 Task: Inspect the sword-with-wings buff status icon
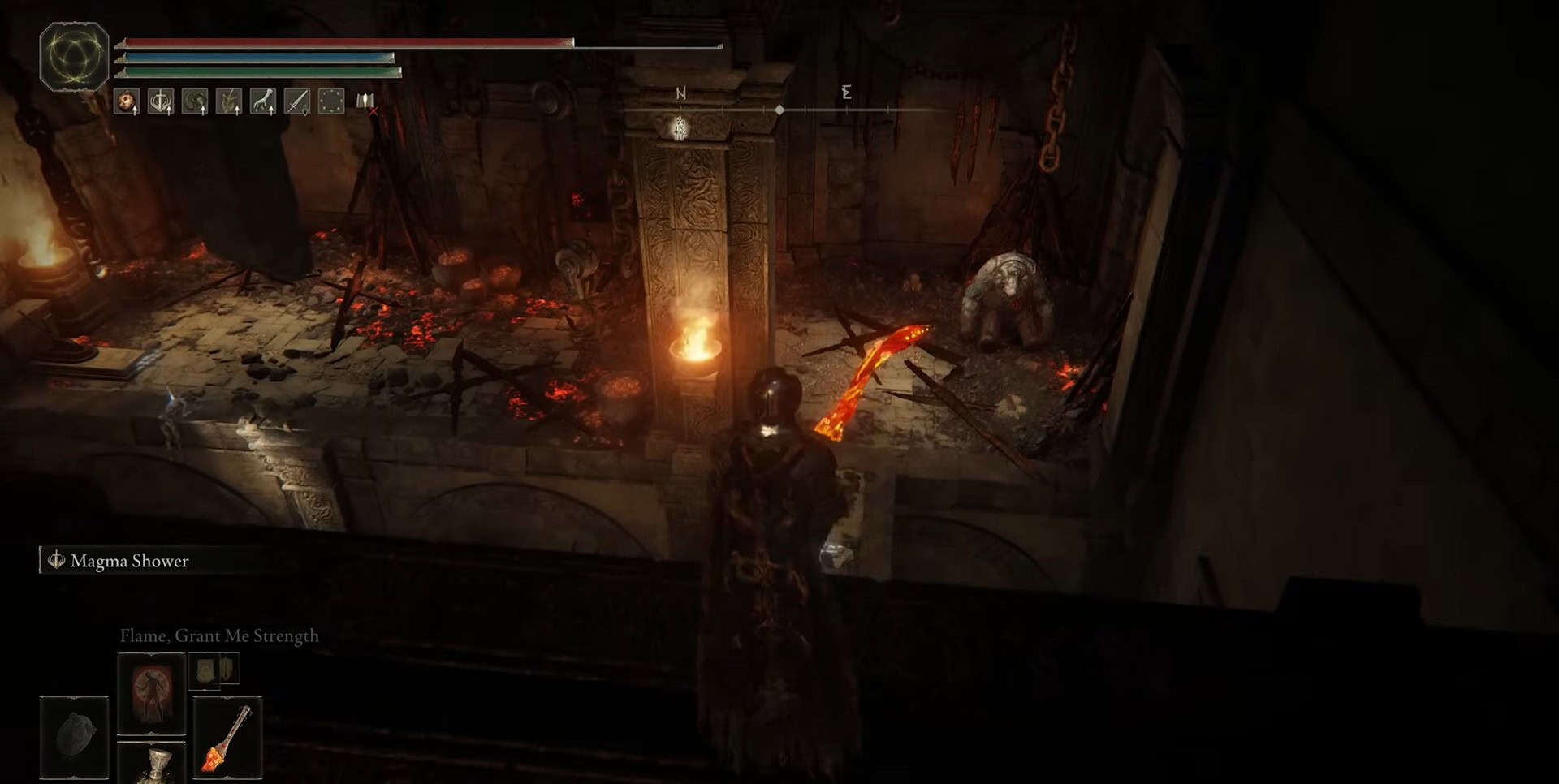161,101
